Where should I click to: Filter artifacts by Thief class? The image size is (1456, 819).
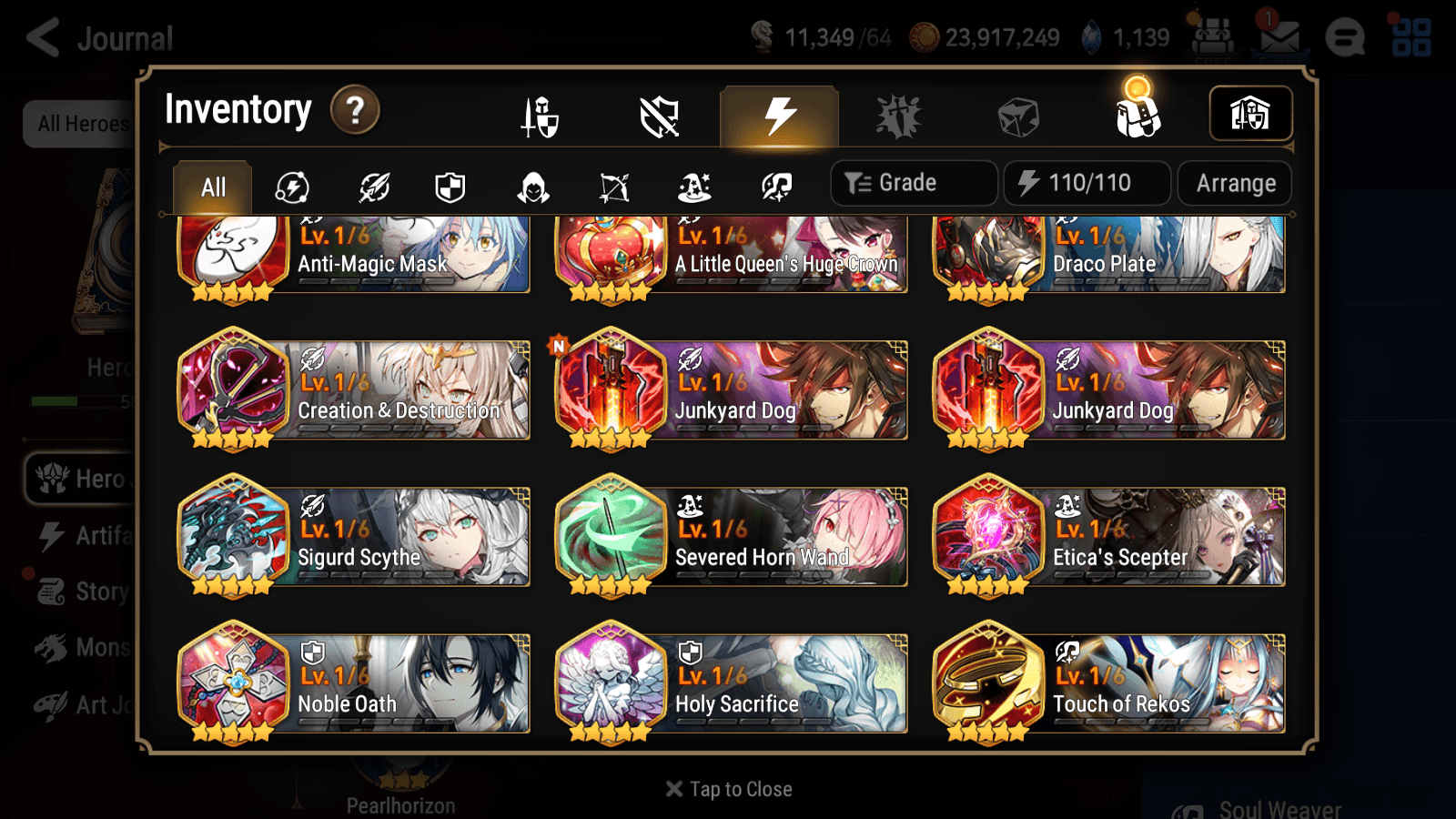(x=531, y=187)
